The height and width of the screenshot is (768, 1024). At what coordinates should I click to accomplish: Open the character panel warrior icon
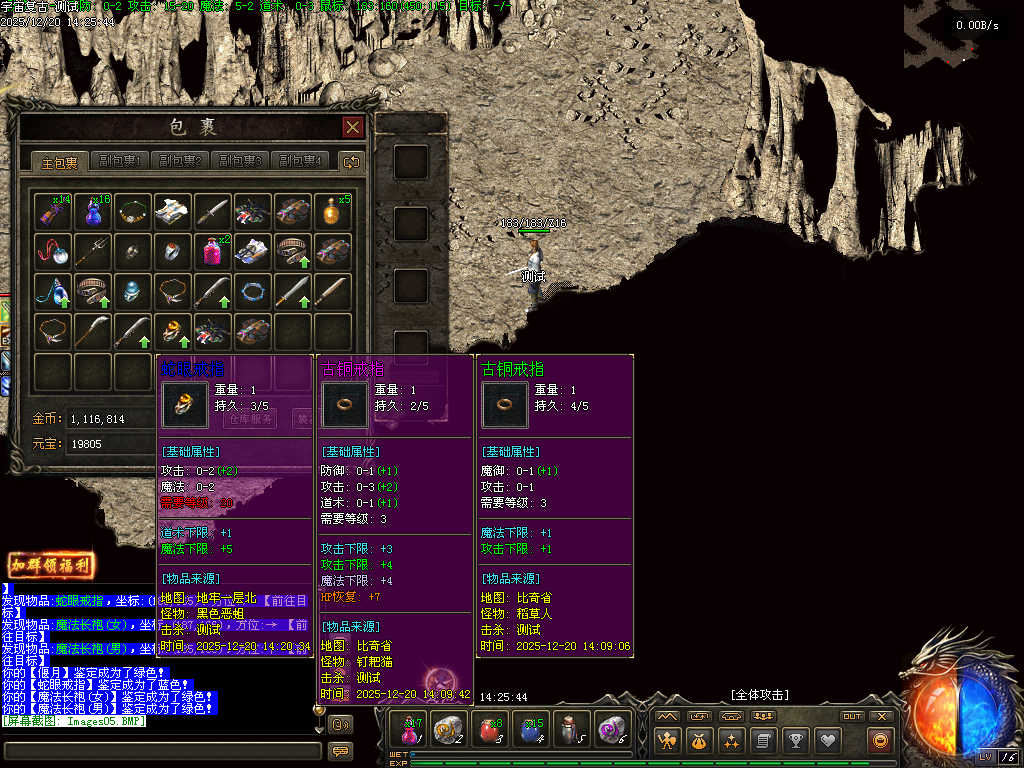(667, 741)
